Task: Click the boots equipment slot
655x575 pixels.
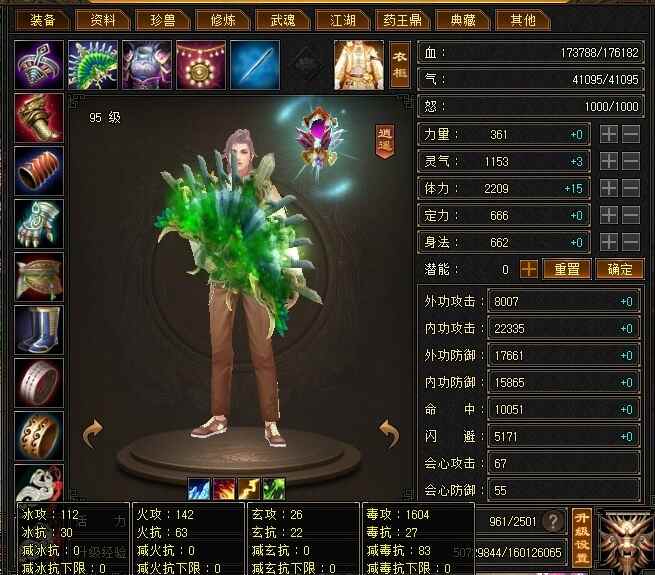Action: coord(39,330)
